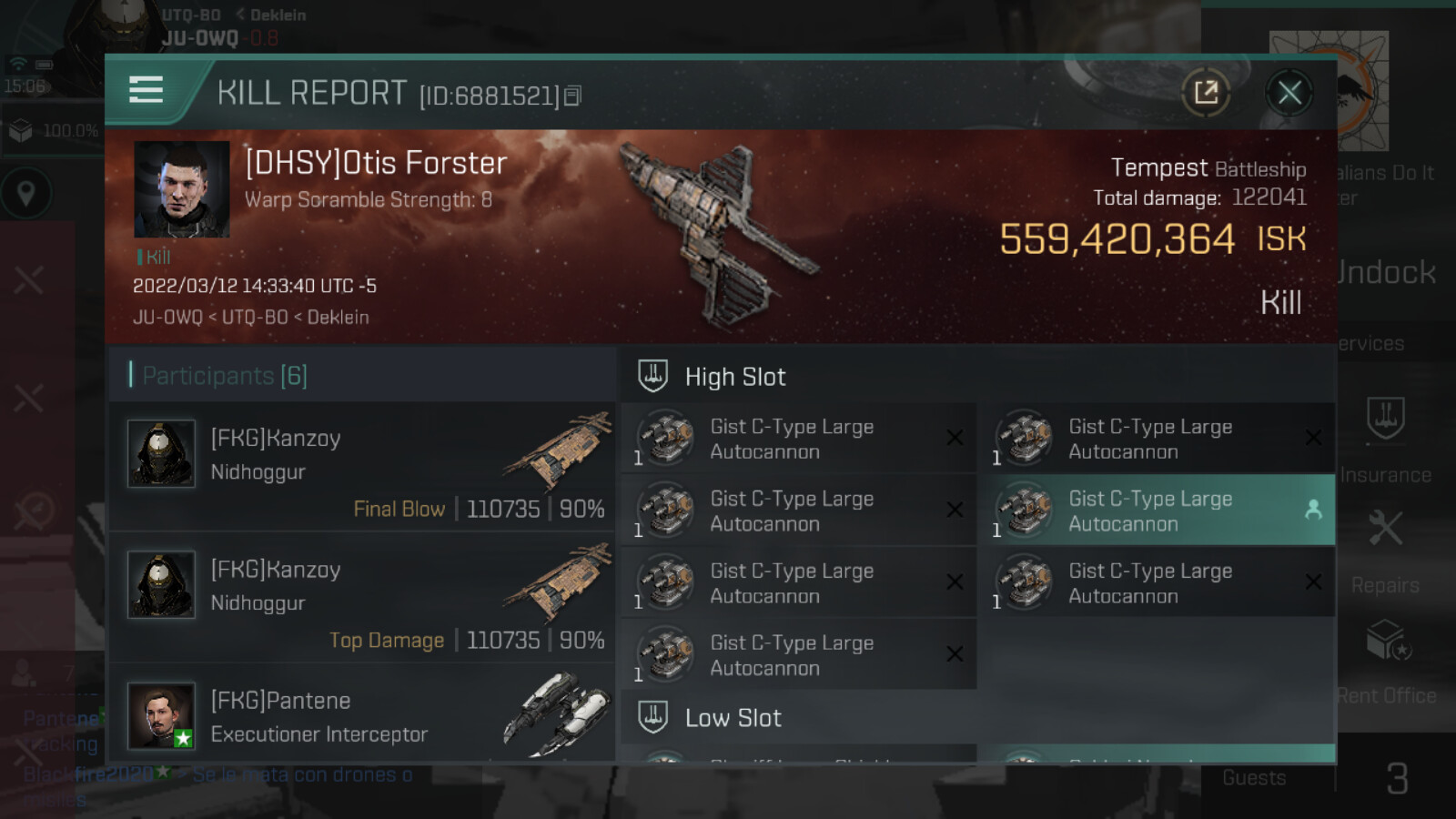Open the Participants [6] list header

(x=225, y=376)
